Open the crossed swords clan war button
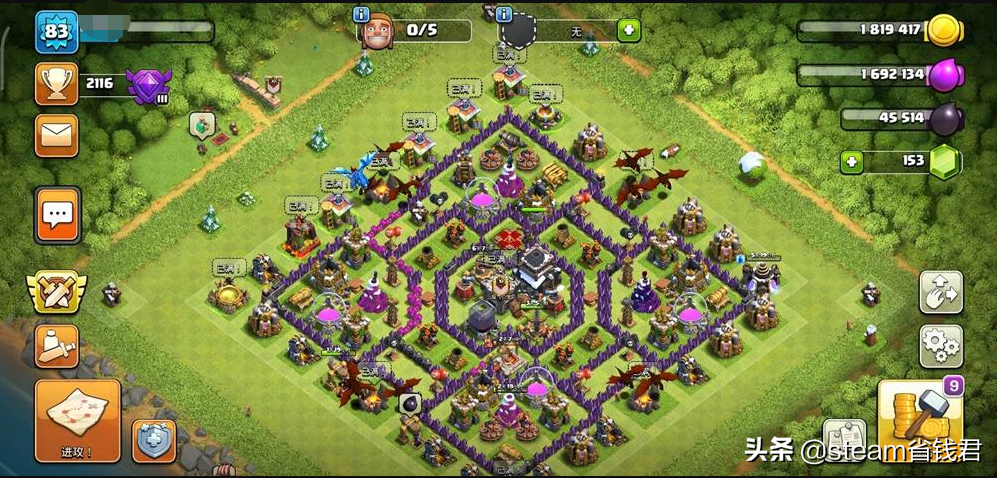This screenshot has height=478, width=997. coord(56,291)
